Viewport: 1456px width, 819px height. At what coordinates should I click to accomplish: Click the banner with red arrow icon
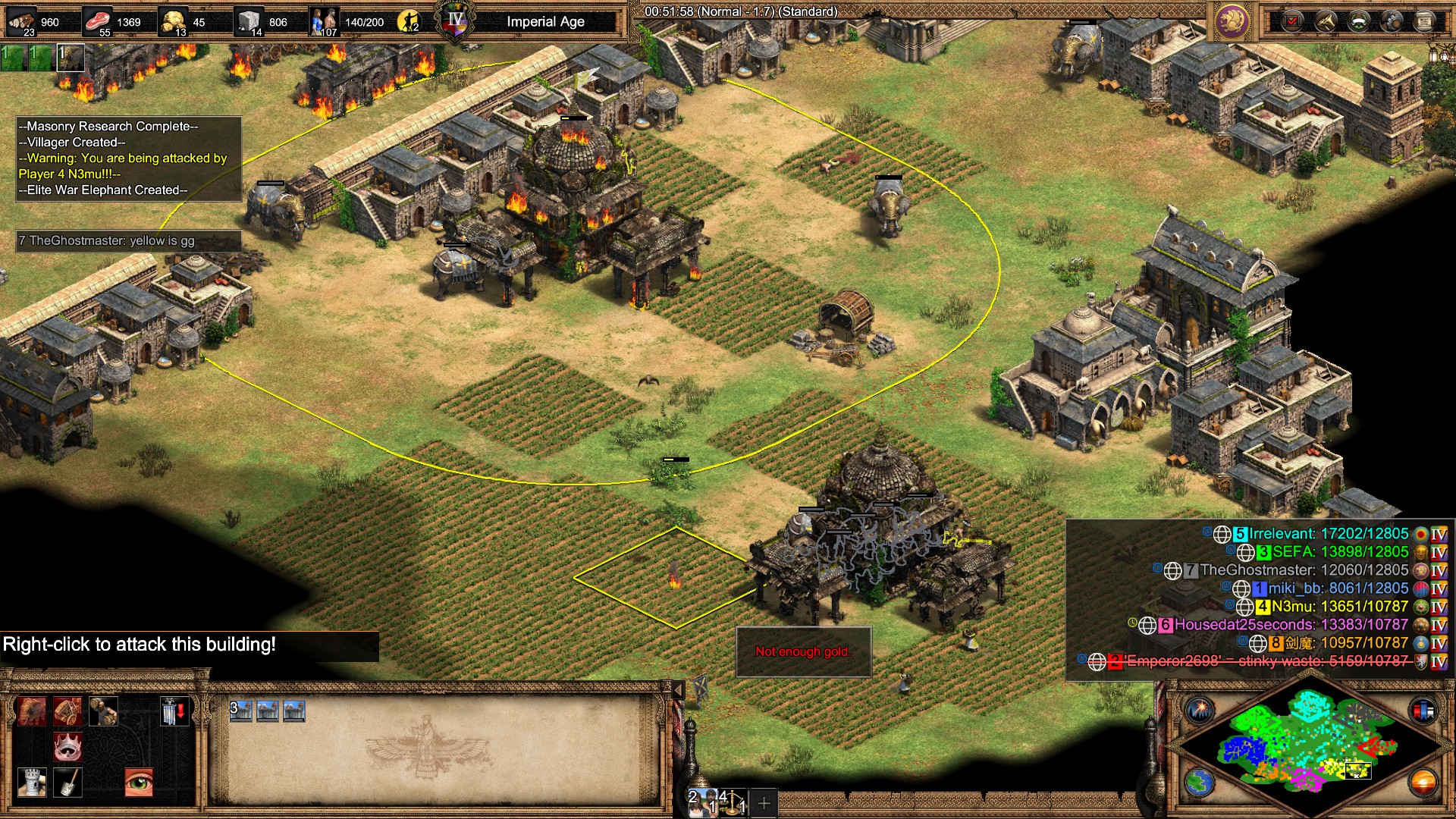[x=174, y=711]
